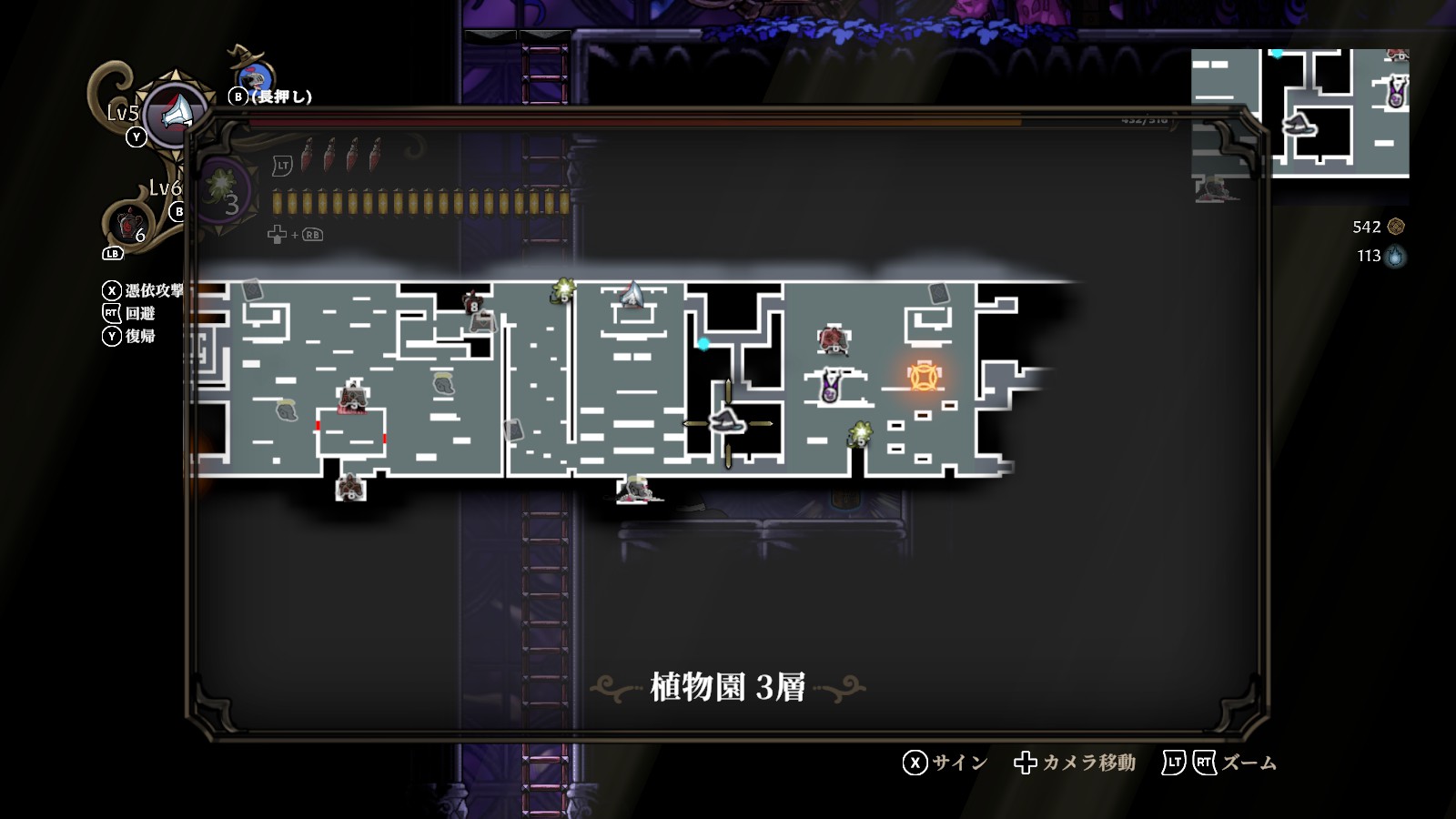Click the minimap in the corner

(x=1299, y=113)
